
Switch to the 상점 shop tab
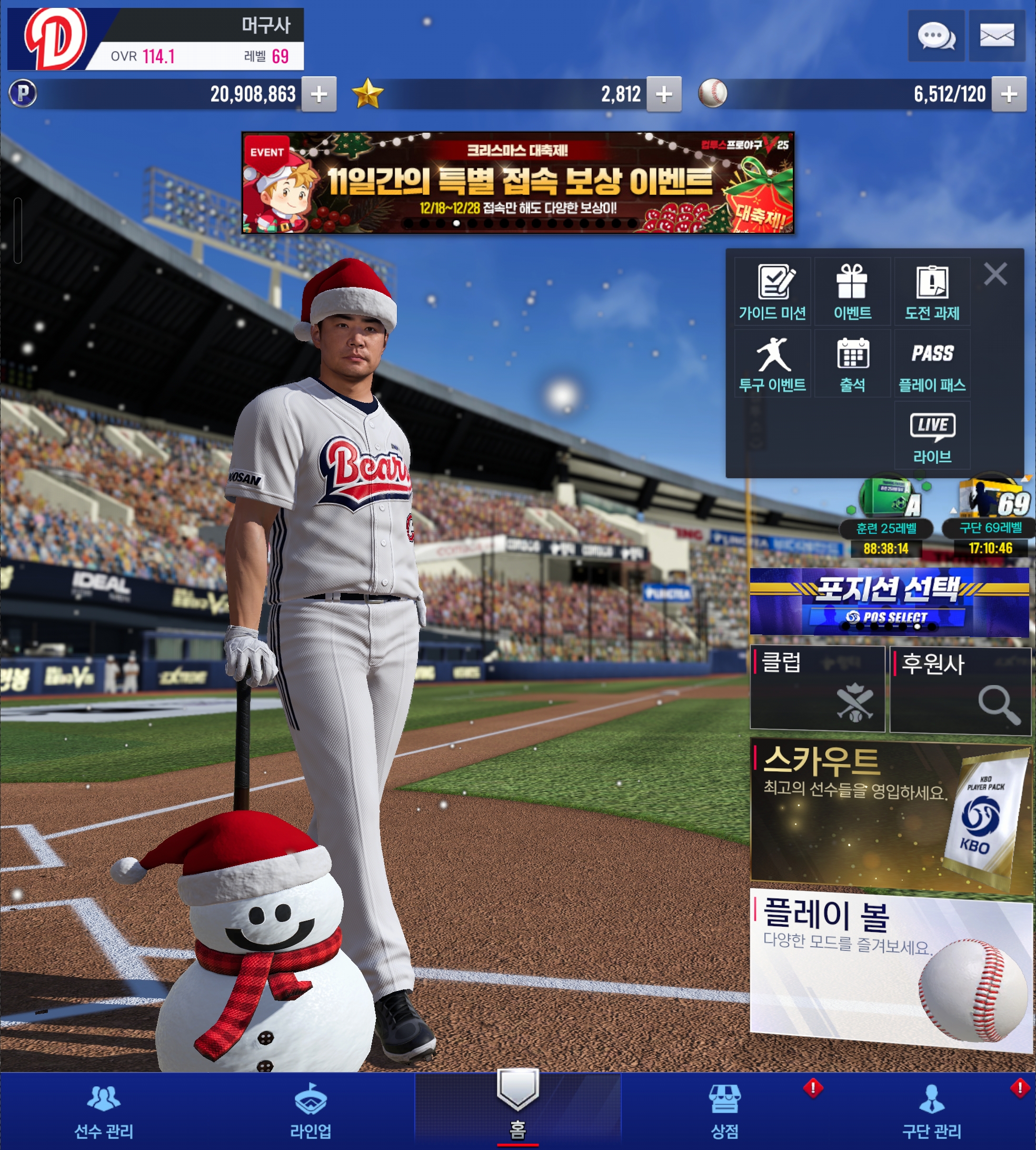coord(724,1112)
